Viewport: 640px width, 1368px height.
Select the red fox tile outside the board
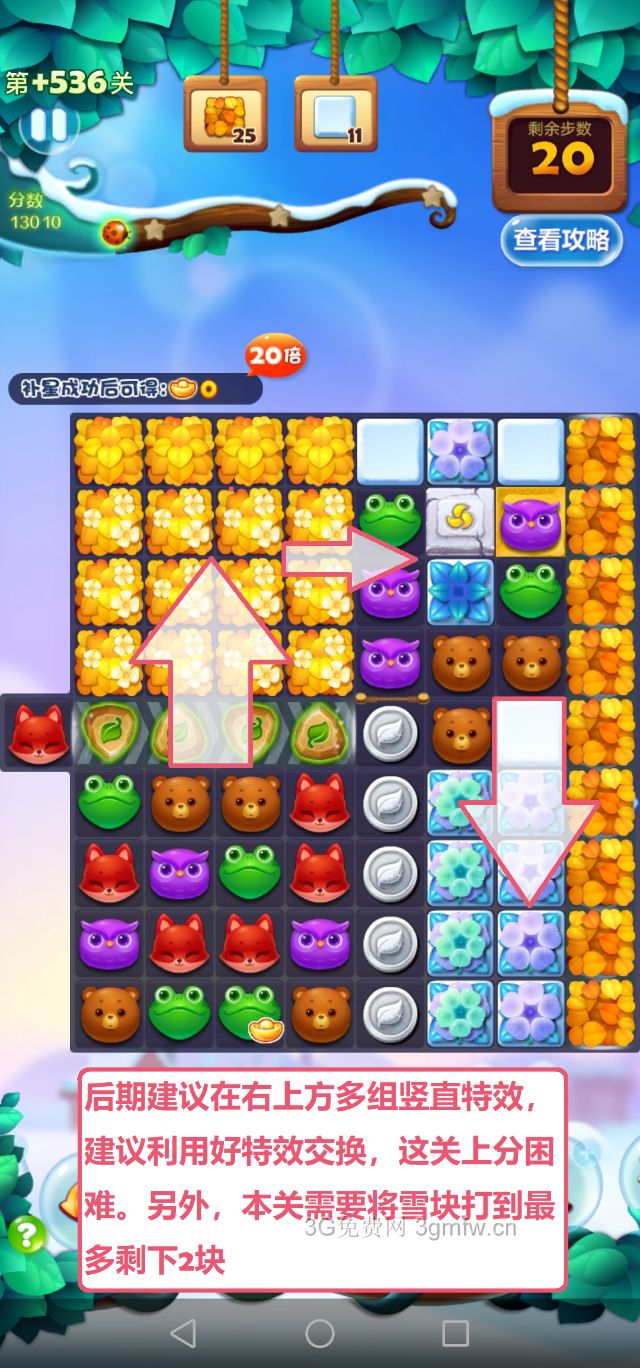(38, 733)
